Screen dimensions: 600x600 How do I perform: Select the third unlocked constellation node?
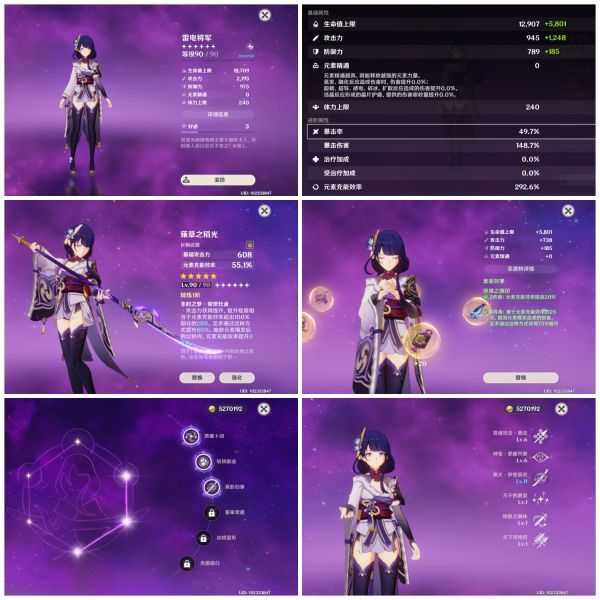211,487
